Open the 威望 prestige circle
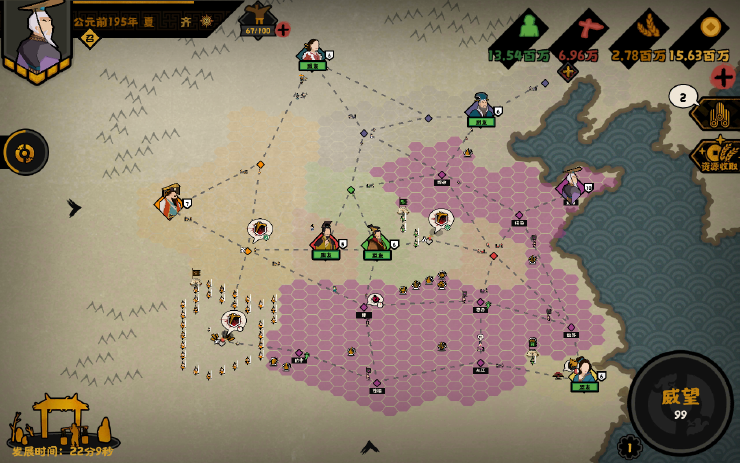This screenshot has height=463, width=740. pyautogui.click(x=680, y=402)
